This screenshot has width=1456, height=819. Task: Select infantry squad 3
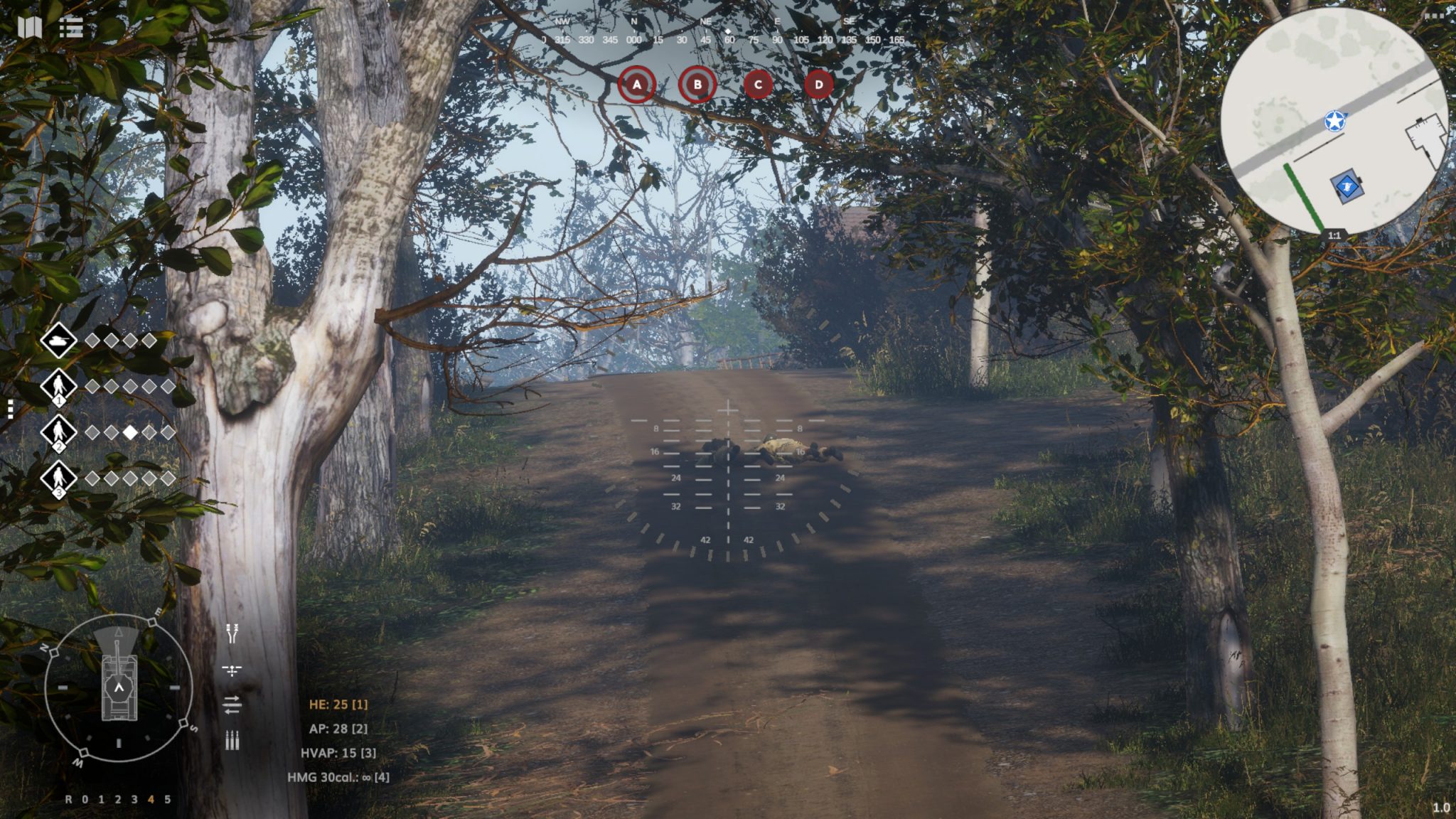(x=59, y=478)
